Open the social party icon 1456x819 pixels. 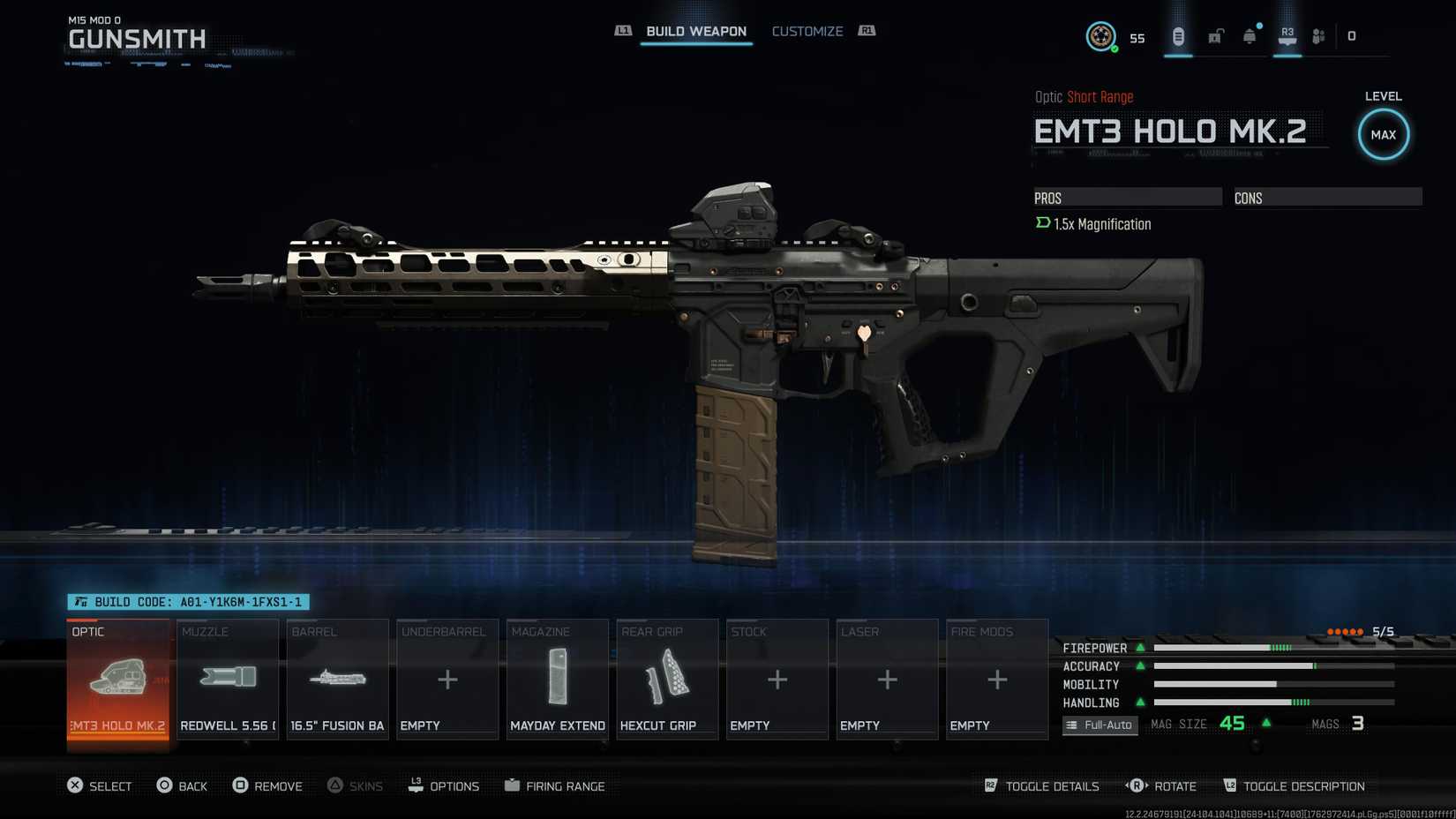pyautogui.click(x=1318, y=36)
